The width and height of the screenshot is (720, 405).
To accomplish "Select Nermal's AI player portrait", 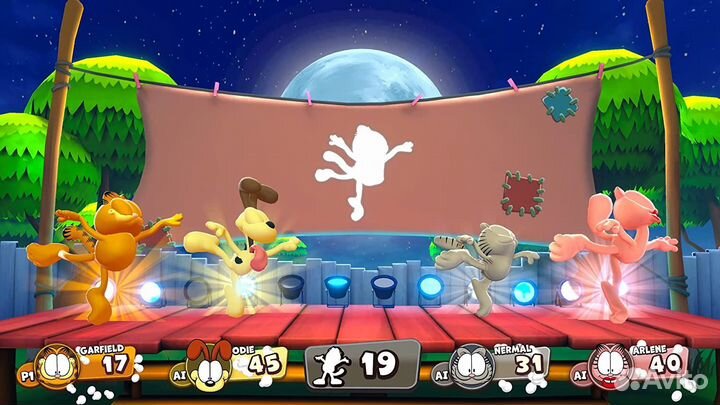I will (472, 366).
